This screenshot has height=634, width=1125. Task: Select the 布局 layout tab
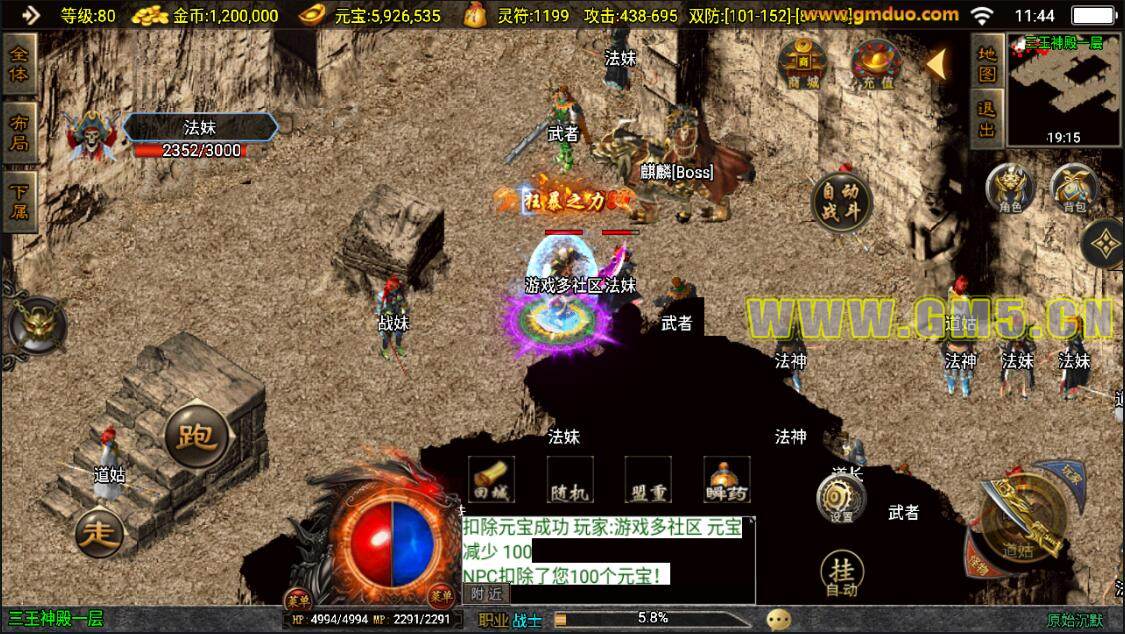coord(20,132)
